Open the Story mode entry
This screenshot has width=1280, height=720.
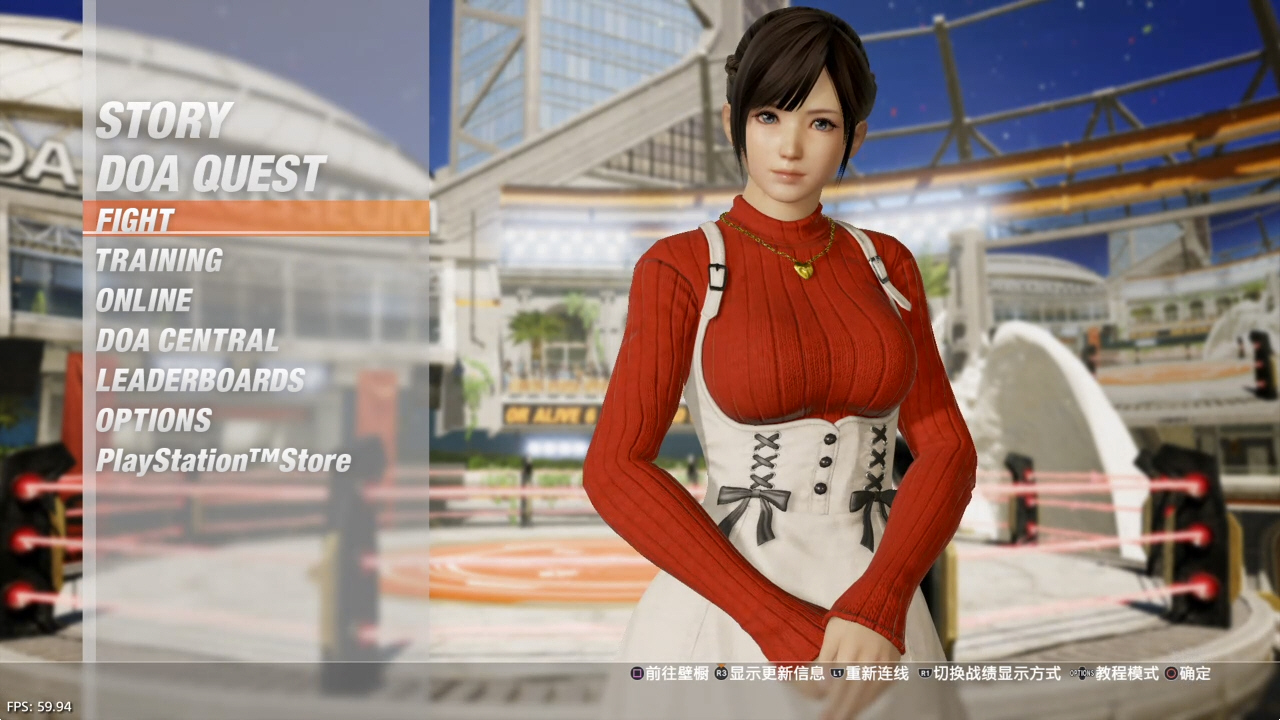tap(164, 121)
